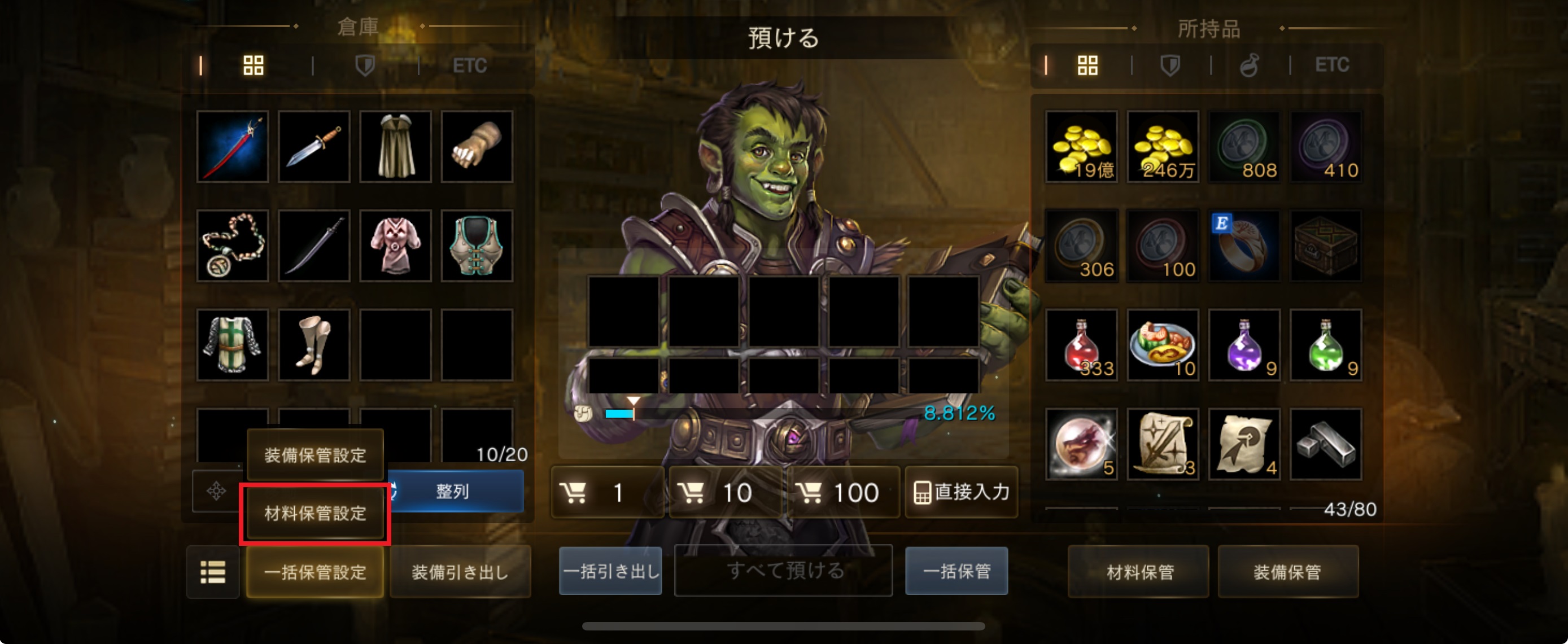Viewport: 1568px width, 644px height.
Task: Switch to inventory potion tab
Action: click(x=1249, y=65)
